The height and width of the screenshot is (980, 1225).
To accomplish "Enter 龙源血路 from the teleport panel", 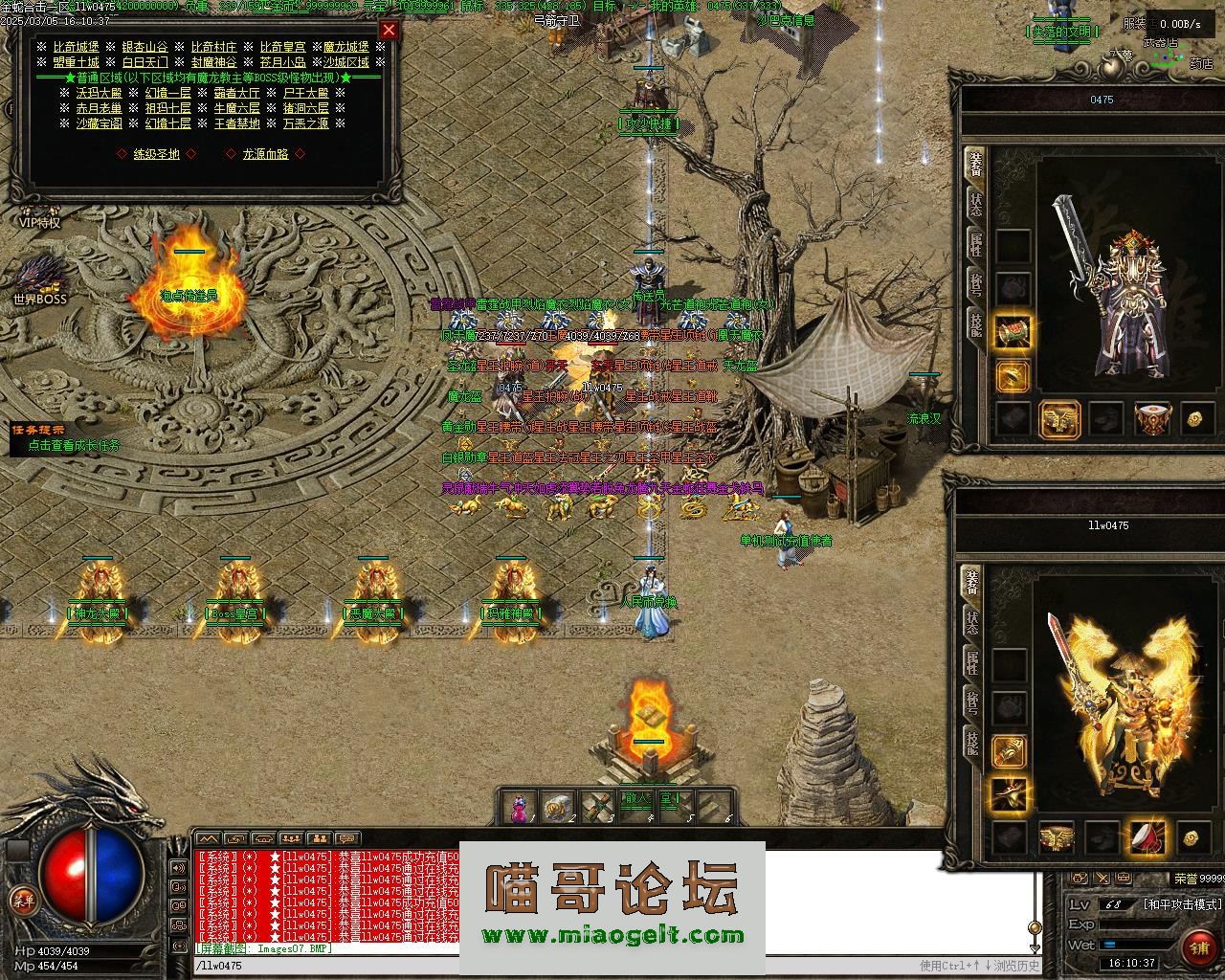I will (x=265, y=153).
